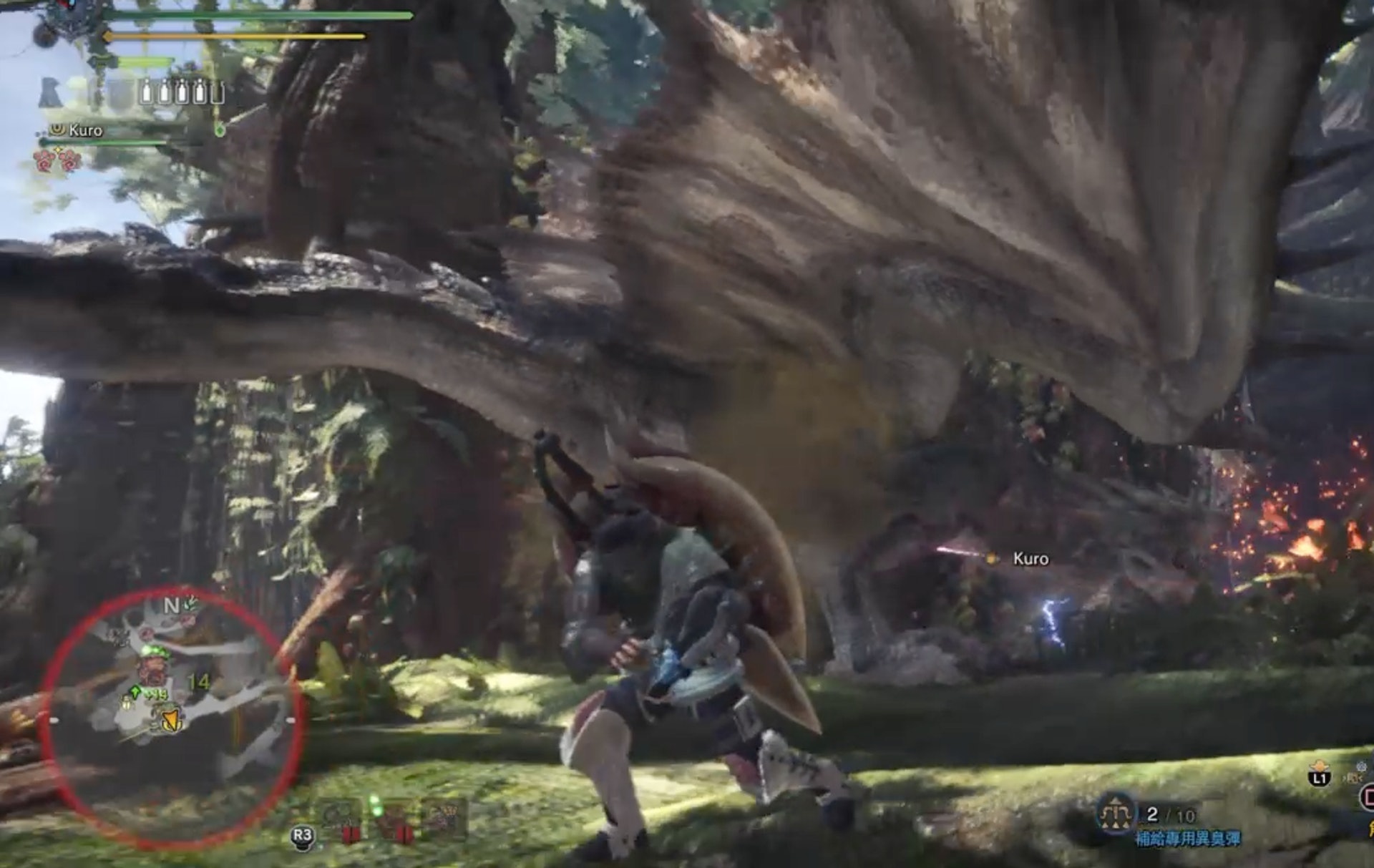Select the yellow beetle marker on minimap

(x=127, y=704)
